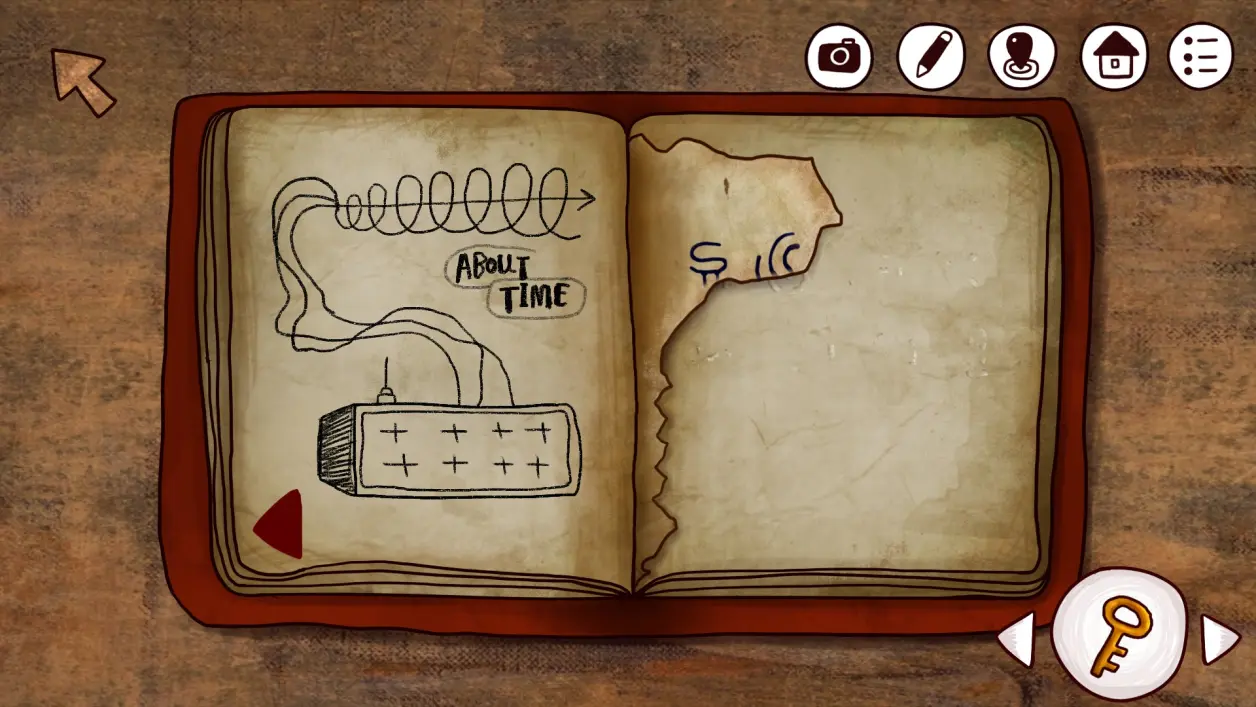Open the map pin icon
The height and width of the screenshot is (707, 1256).
pos(1021,56)
